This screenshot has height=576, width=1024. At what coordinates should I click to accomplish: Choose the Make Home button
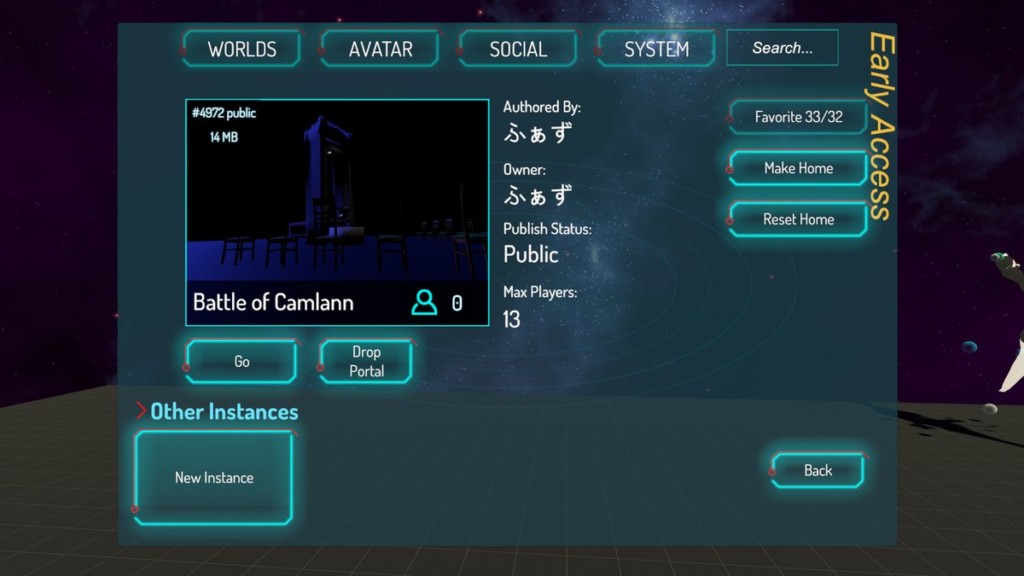pyautogui.click(x=798, y=168)
